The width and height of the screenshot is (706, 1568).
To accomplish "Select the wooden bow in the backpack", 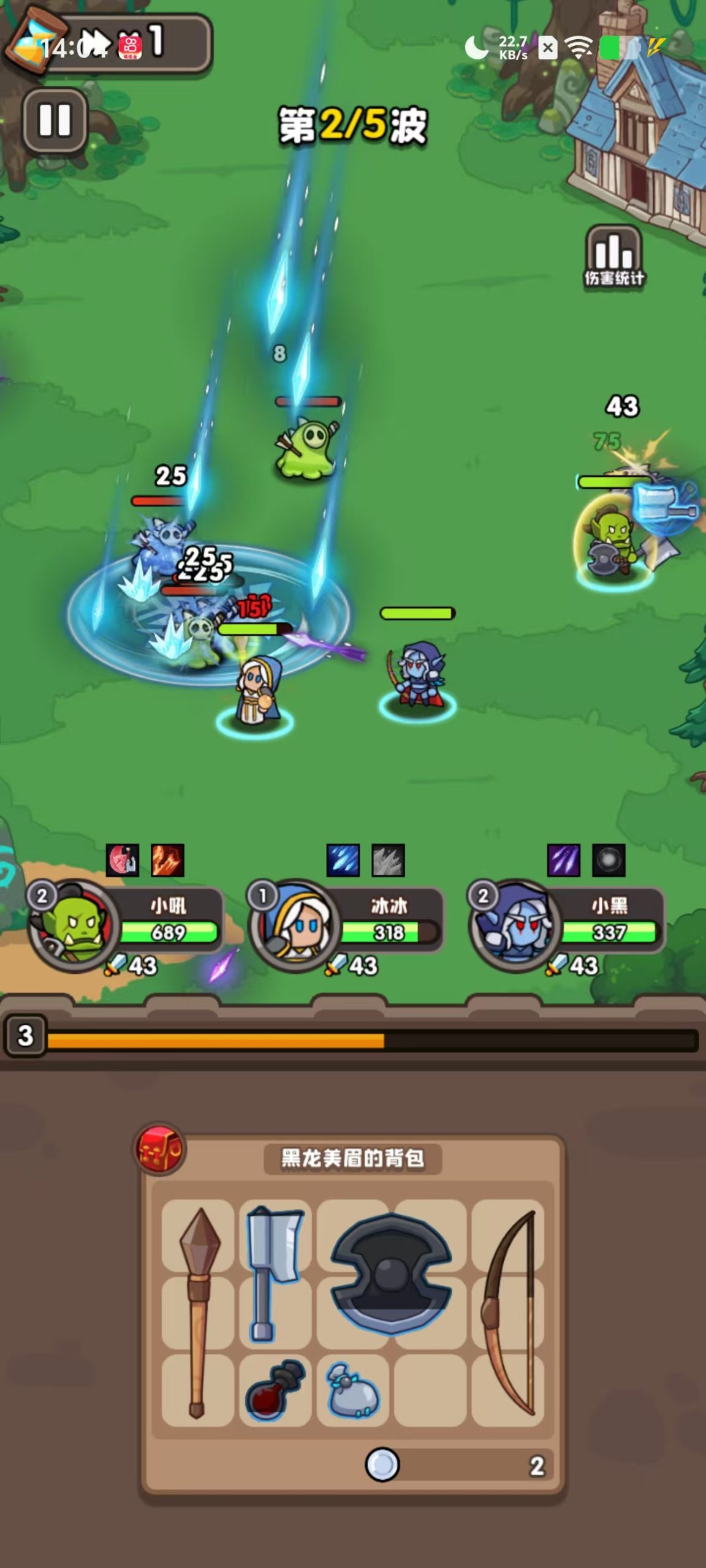I will pos(508,1312).
